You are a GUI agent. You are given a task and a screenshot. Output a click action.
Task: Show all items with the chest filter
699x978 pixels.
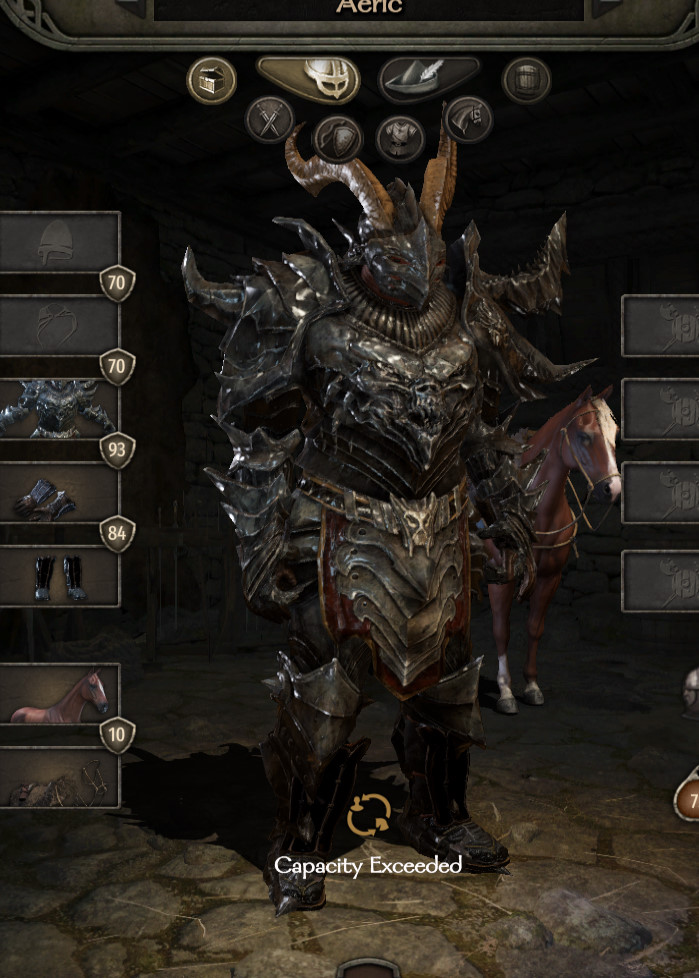click(x=212, y=80)
